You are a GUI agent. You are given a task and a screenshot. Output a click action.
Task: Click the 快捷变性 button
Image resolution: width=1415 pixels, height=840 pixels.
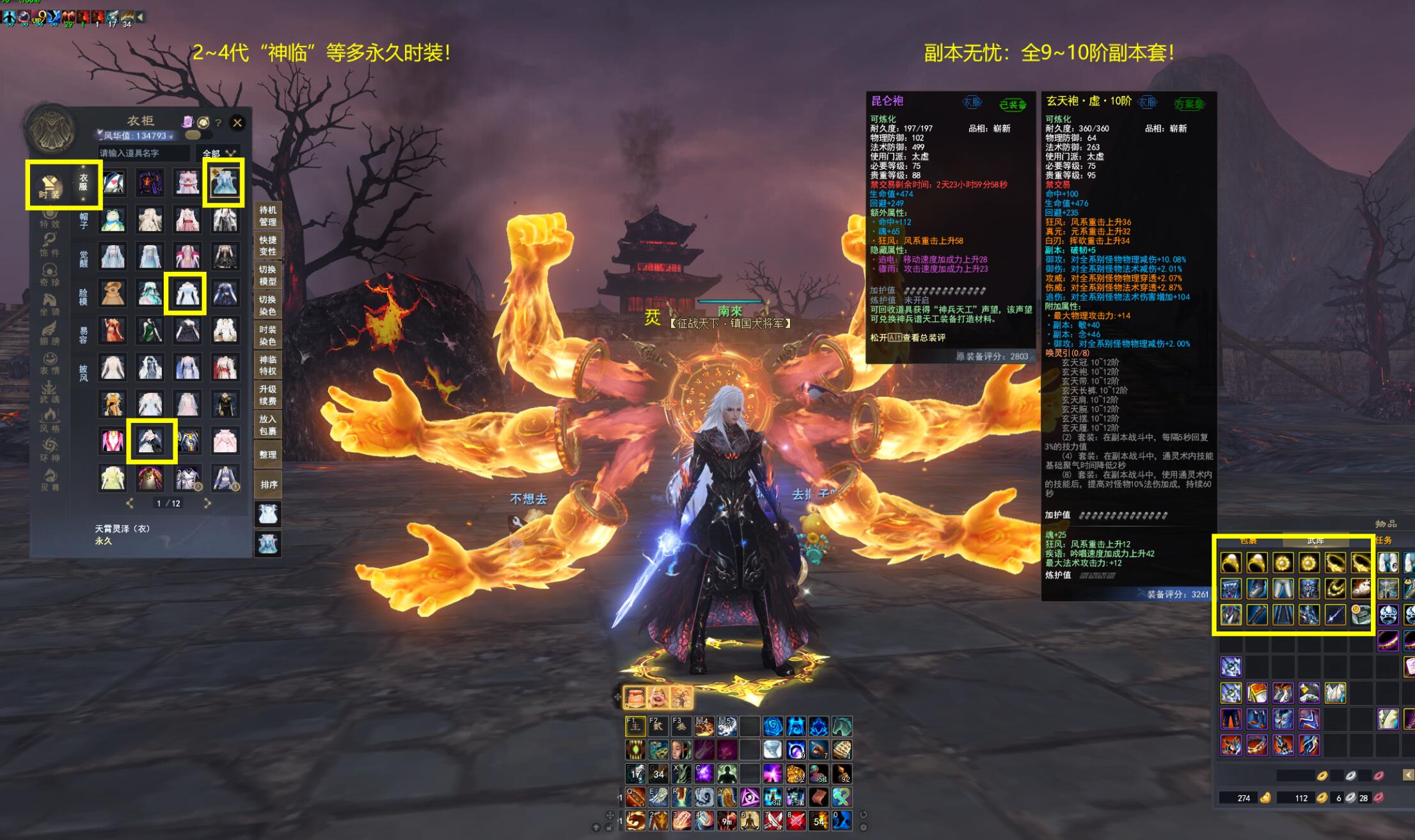point(268,246)
